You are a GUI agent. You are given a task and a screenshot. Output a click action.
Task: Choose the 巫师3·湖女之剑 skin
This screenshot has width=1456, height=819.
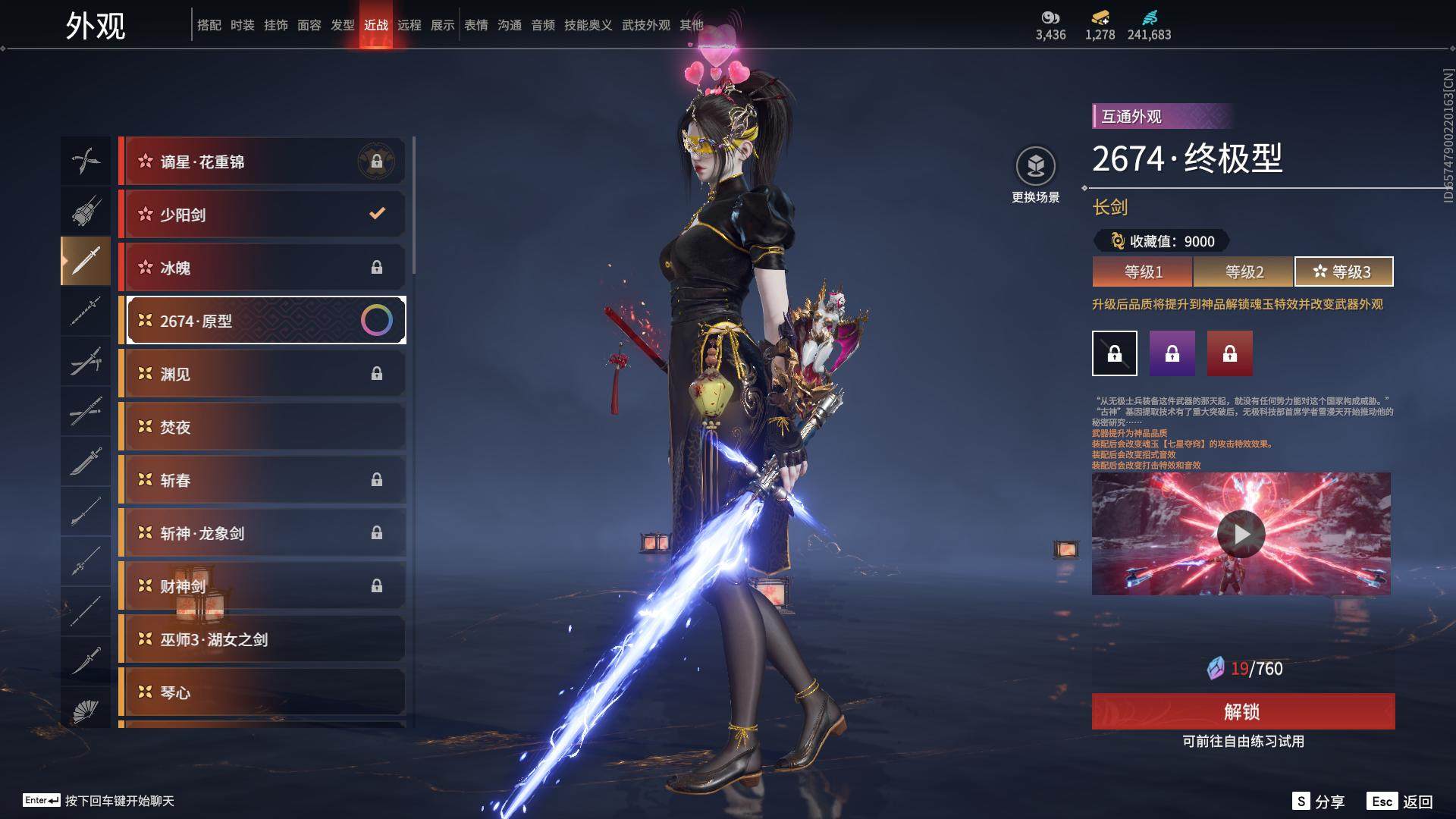pyautogui.click(x=262, y=639)
